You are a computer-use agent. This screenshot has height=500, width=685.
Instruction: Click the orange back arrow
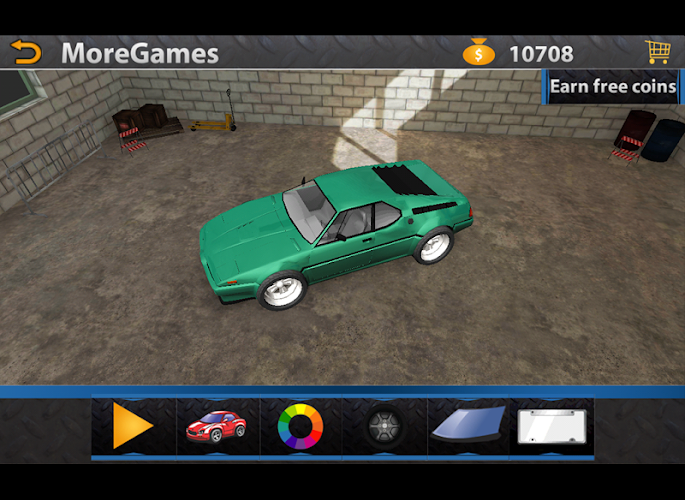[27, 52]
